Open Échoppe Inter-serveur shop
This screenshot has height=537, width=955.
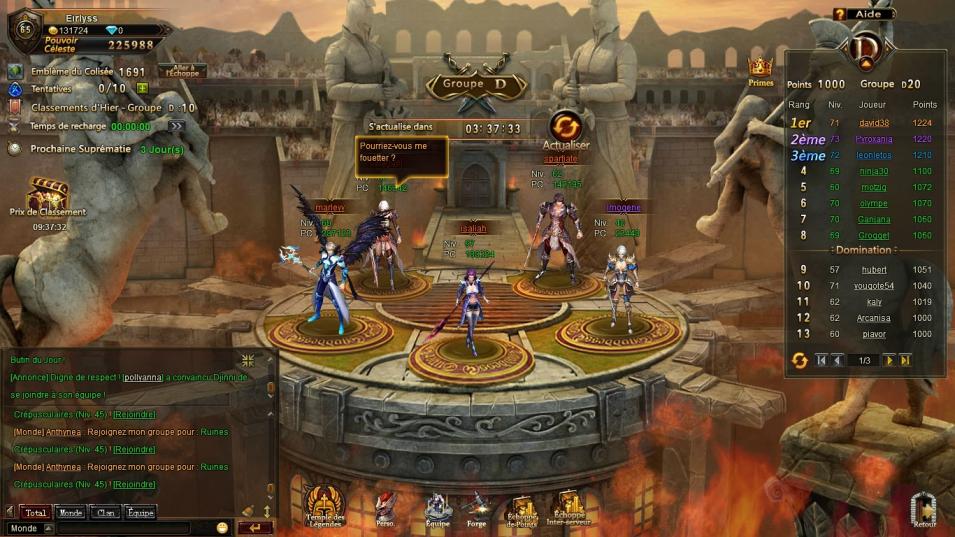coord(571,507)
